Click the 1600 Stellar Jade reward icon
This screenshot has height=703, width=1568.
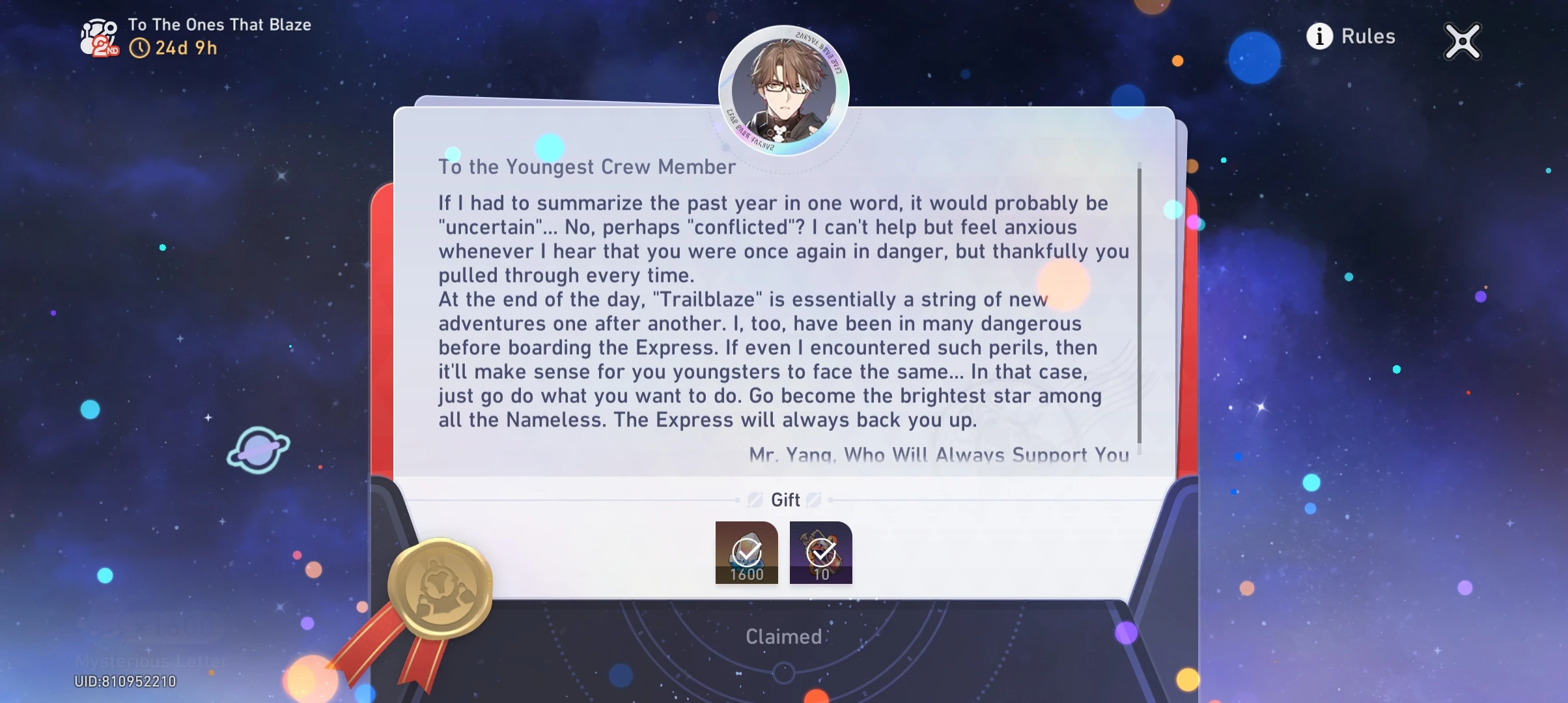[x=746, y=552]
